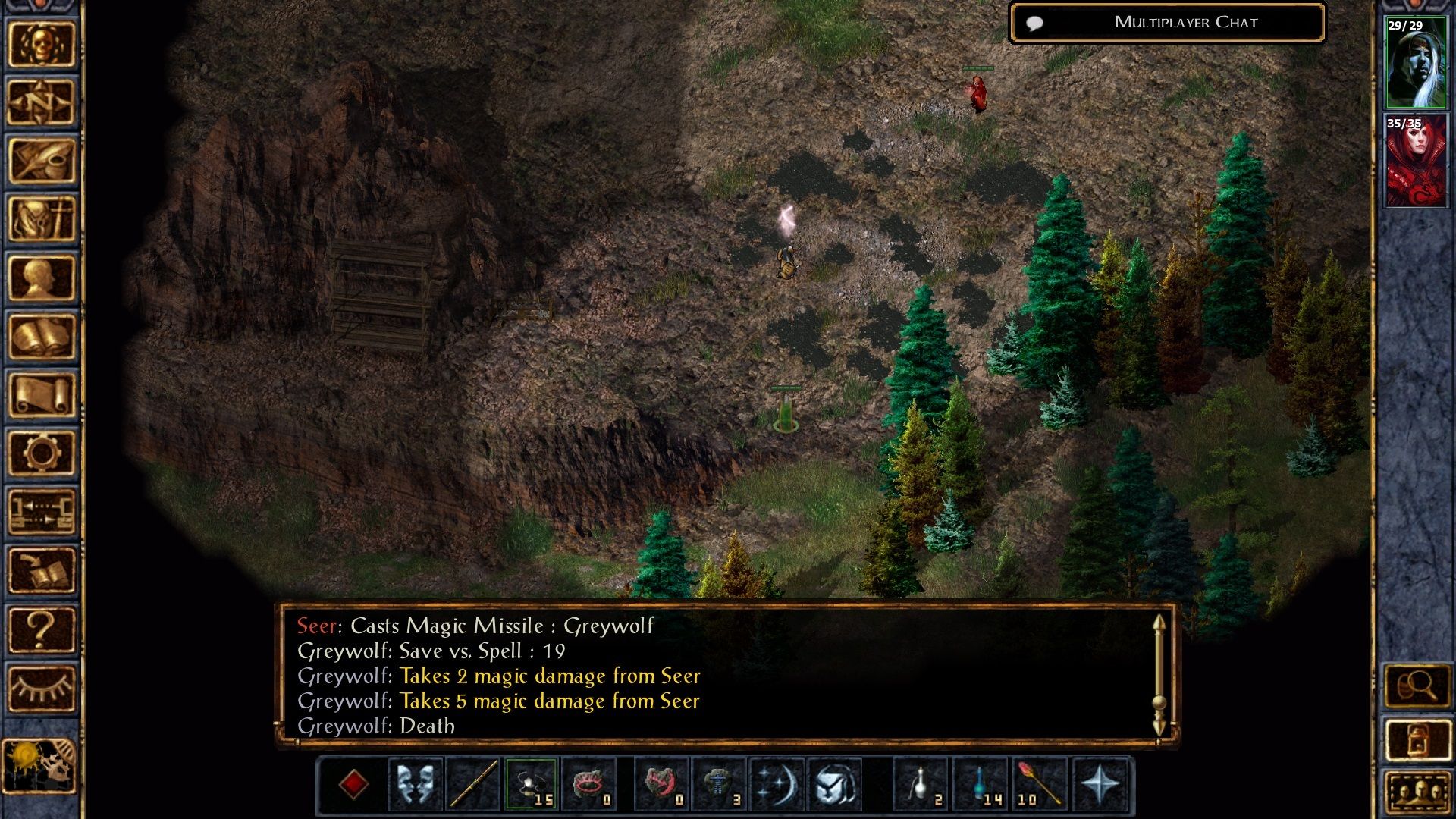The height and width of the screenshot is (819, 1456).
Task: Click the lantern rest button
Action: click(x=1417, y=739)
